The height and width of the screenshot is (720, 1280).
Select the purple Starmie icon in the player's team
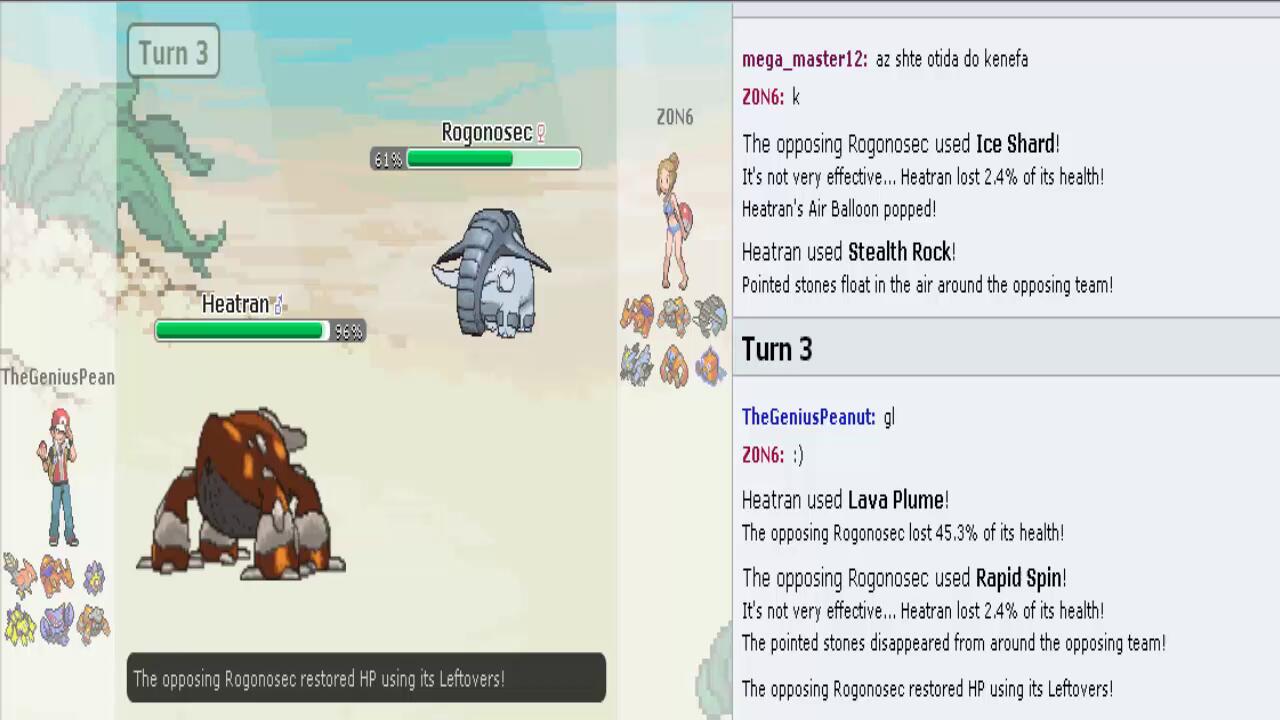94,577
